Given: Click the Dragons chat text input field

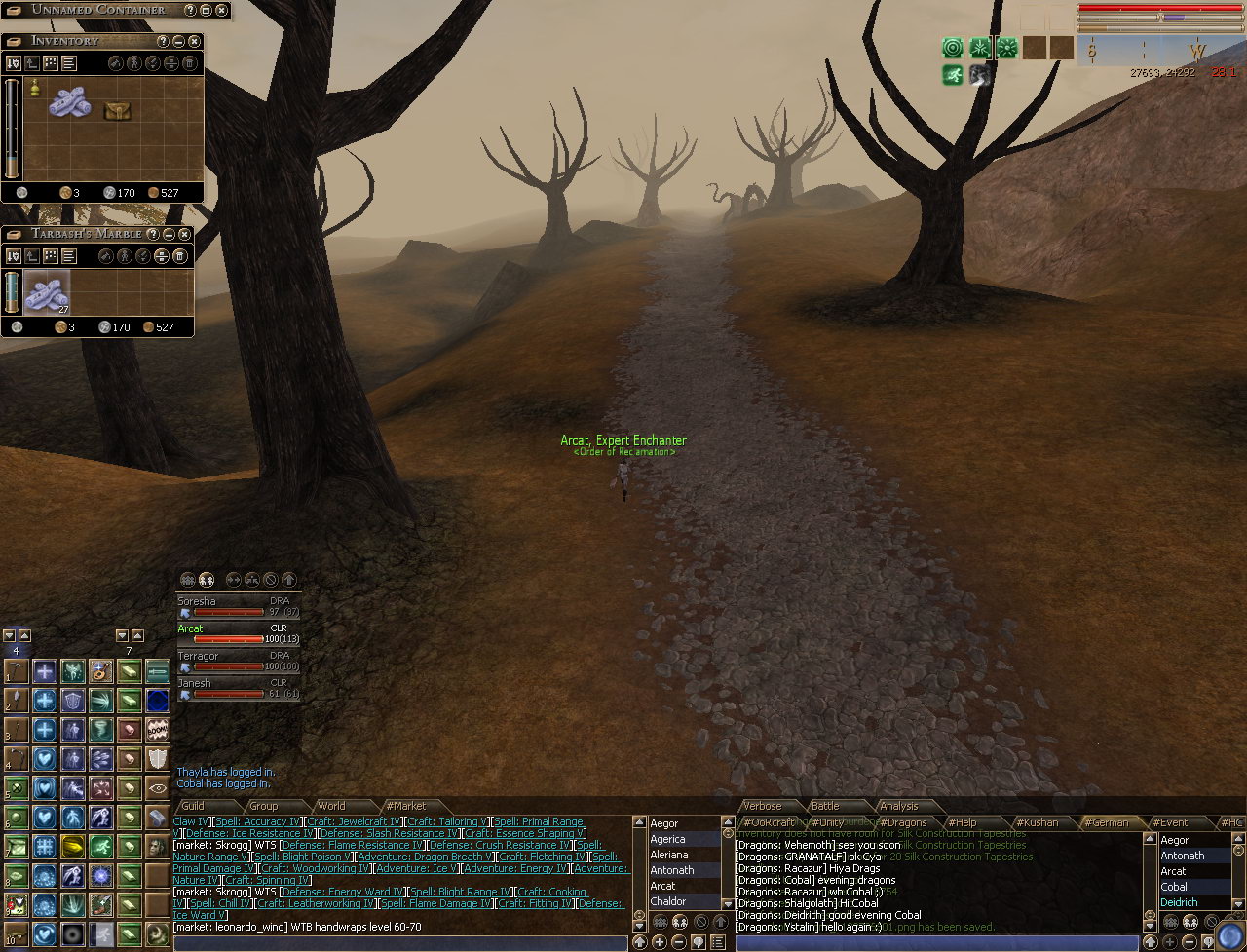Looking at the screenshot, I should [x=935, y=942].
